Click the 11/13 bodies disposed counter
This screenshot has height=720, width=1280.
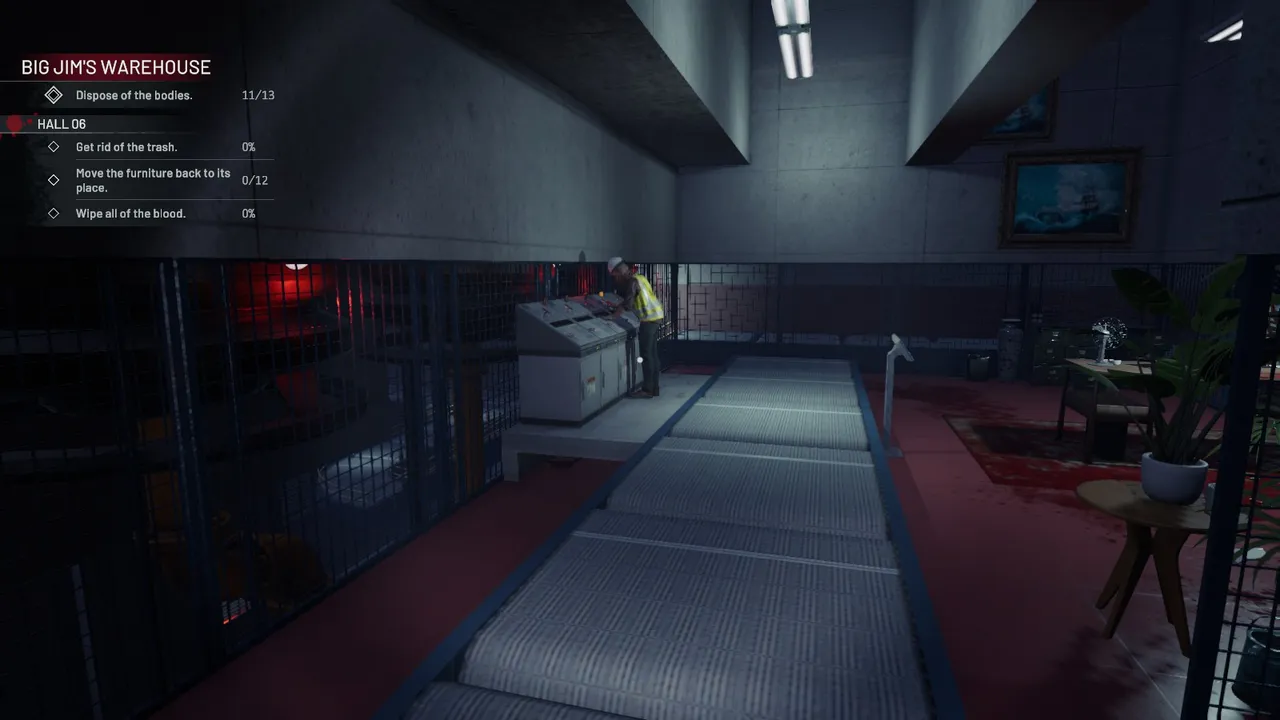click(x=257, y=95)
